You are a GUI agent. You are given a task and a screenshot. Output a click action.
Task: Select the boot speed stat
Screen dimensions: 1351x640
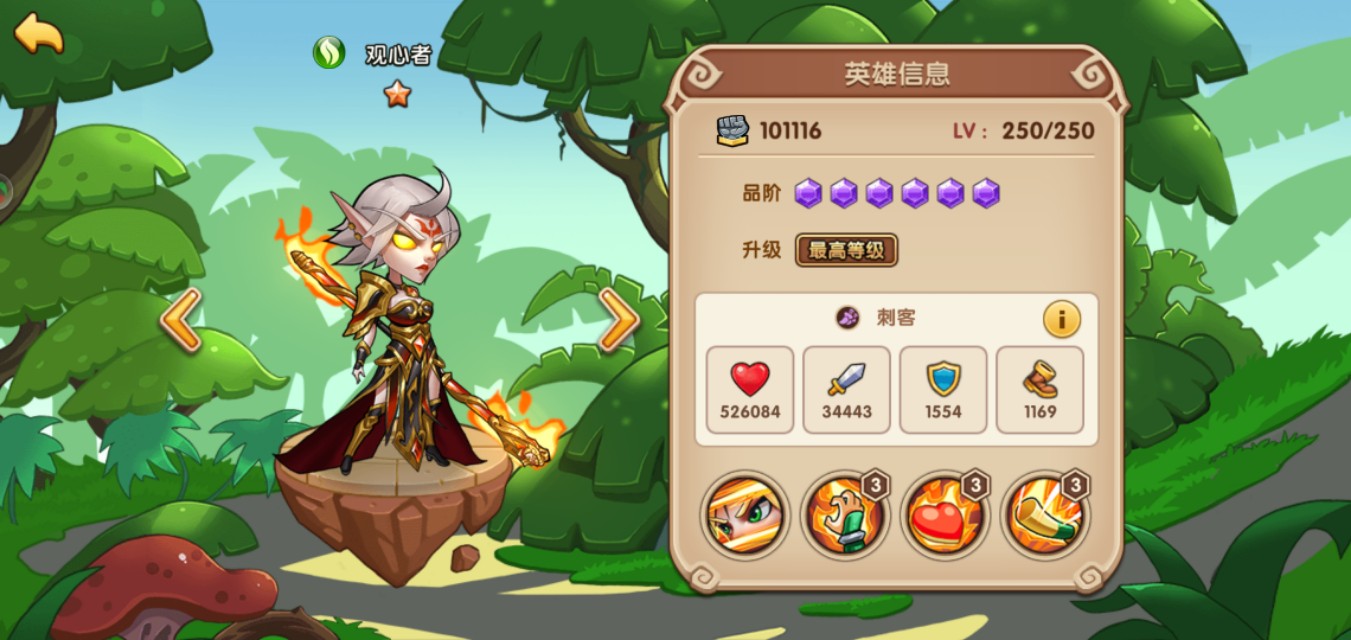[x=1040, y=390]
